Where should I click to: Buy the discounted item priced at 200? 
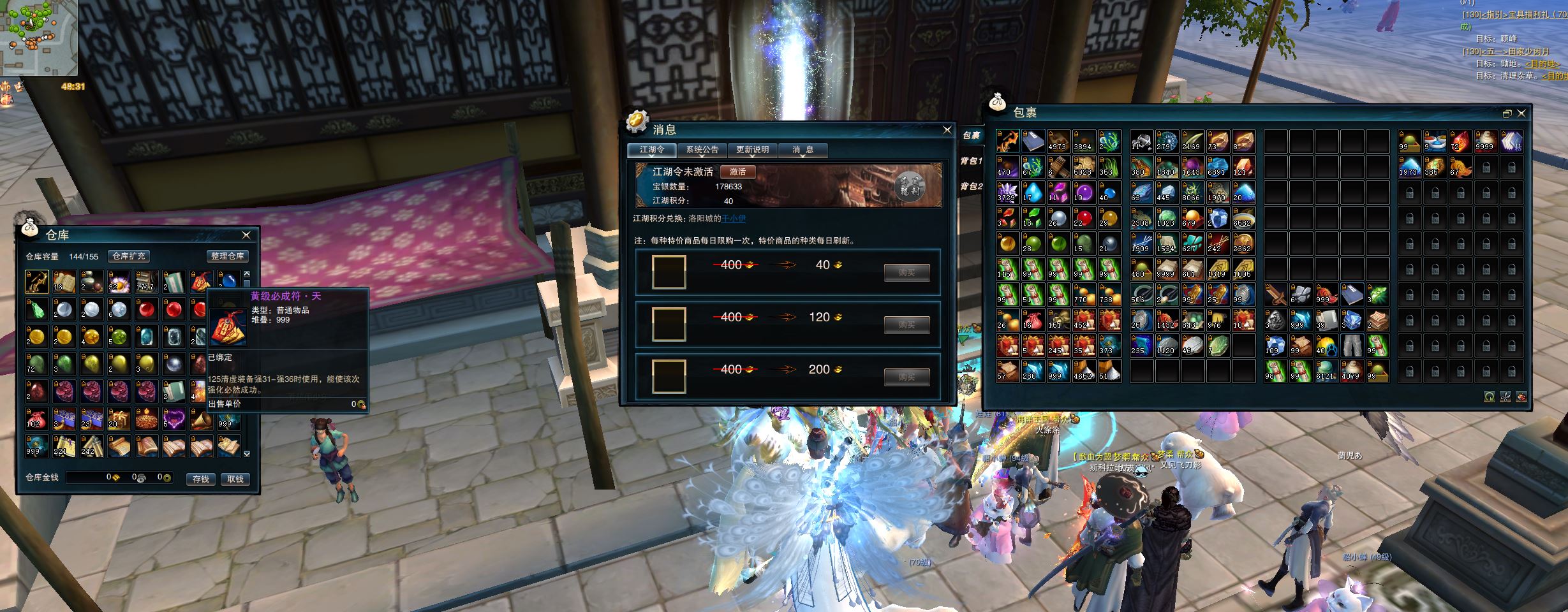[x=906, y=377]
